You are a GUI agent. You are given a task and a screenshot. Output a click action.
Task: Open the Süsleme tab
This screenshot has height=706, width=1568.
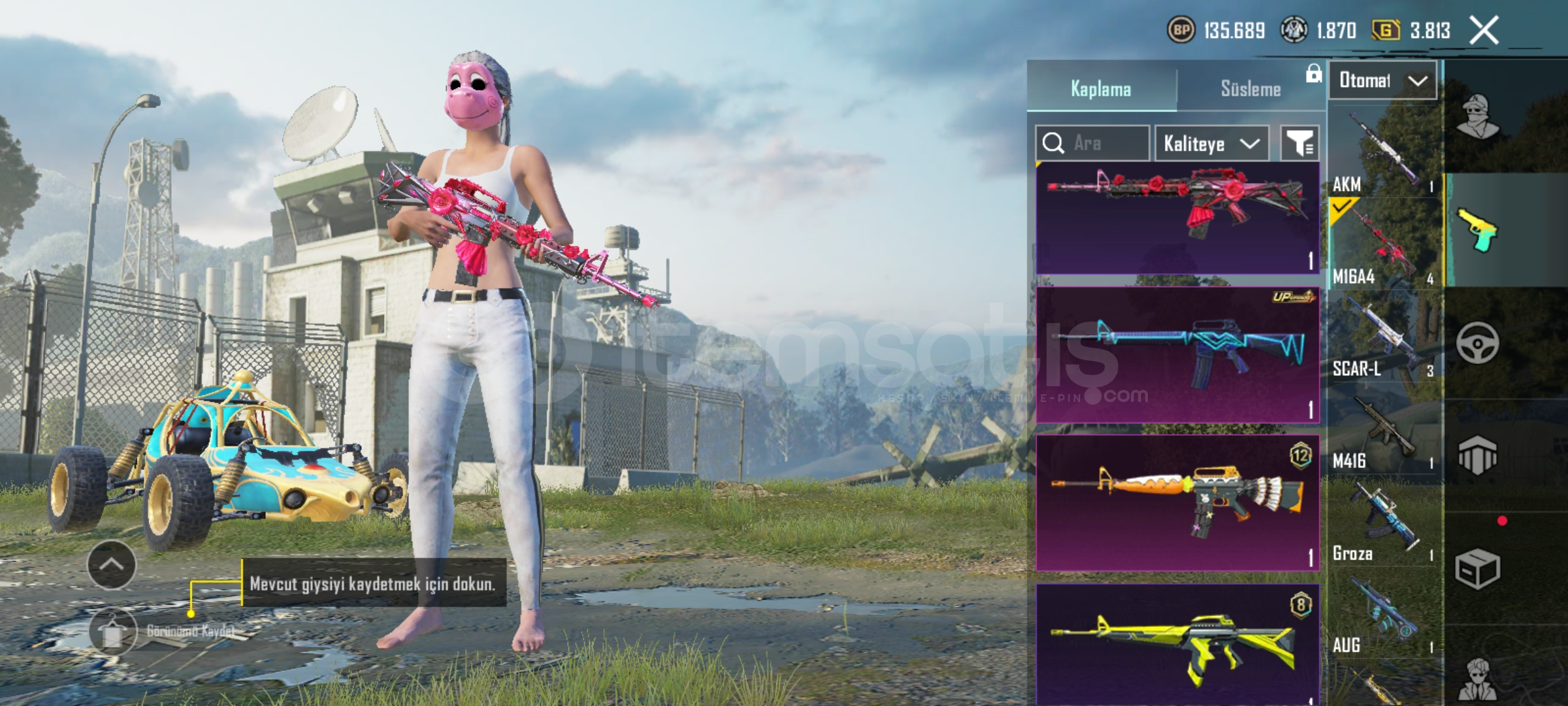tap(1250, 89)
